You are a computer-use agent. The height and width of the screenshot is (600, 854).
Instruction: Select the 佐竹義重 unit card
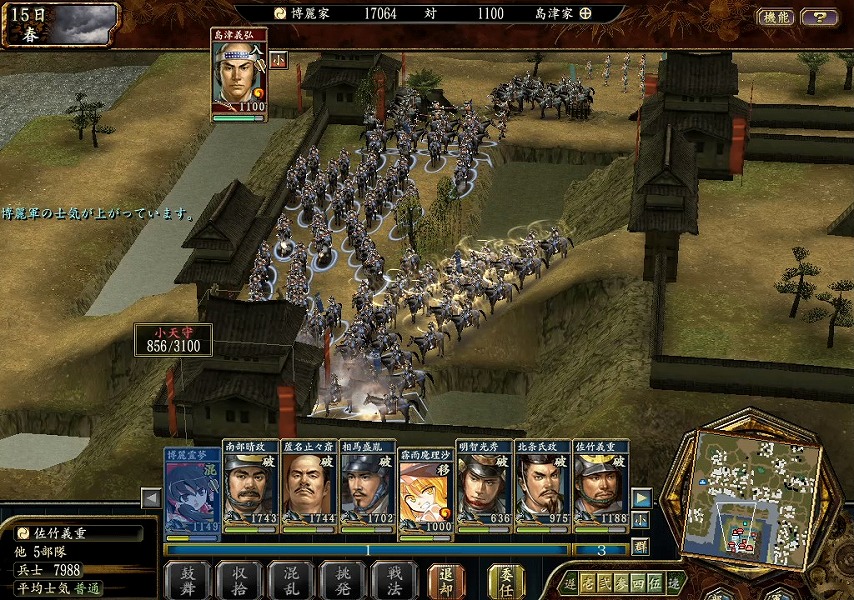pyautogui.click(x=601, y=489)
